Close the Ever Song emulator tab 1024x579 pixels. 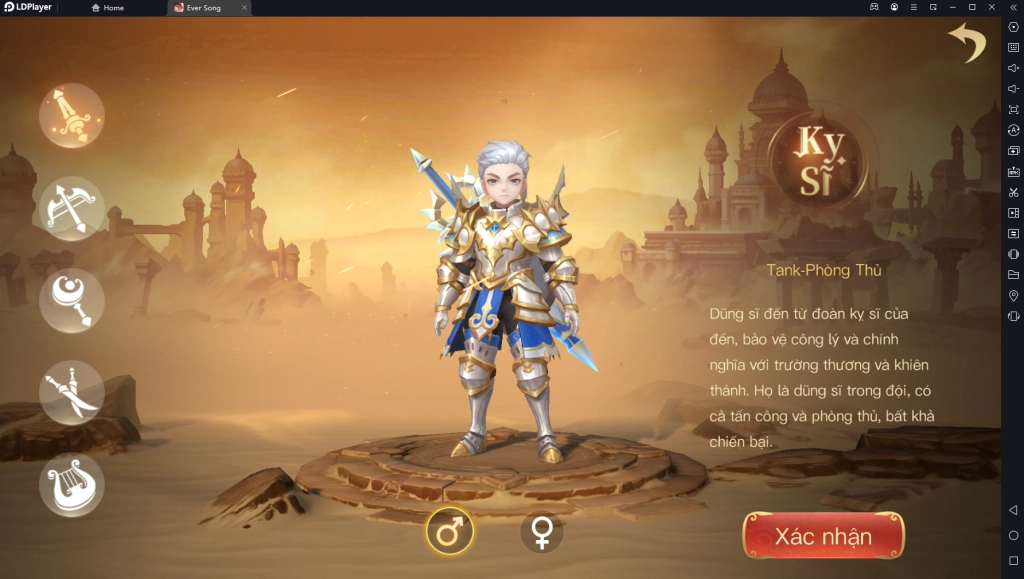tap(244, 8)
